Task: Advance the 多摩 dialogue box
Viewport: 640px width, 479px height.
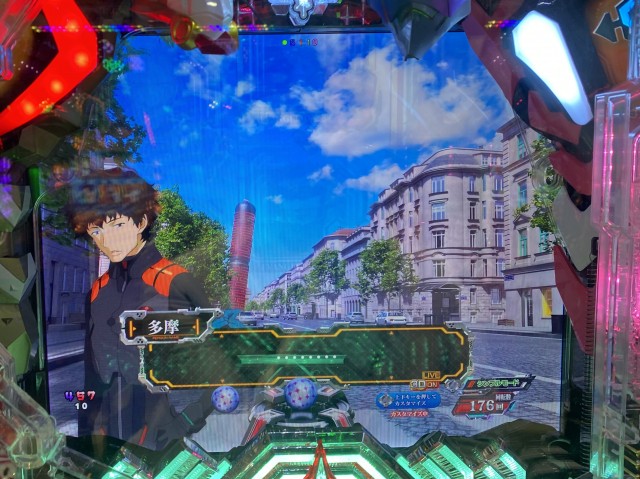Action: click(x=307, y=358)
